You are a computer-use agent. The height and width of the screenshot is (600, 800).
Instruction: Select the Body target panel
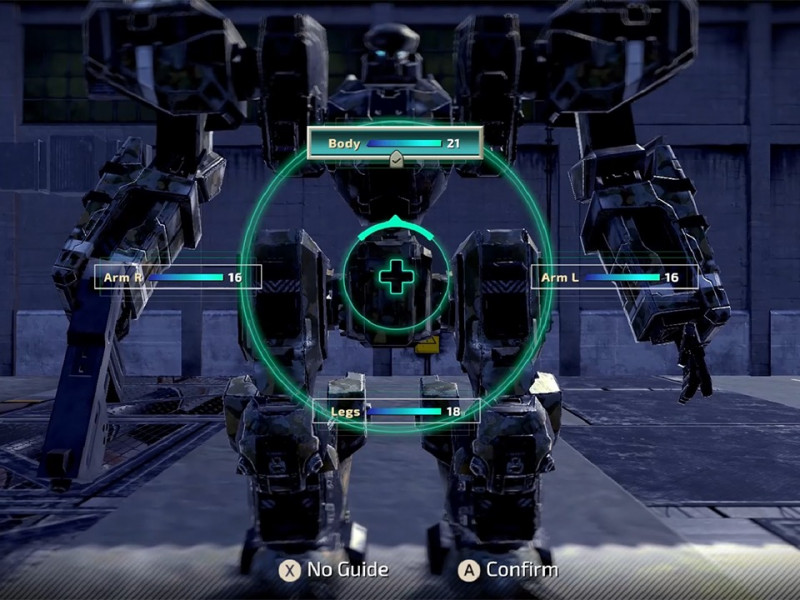point(395,143)
